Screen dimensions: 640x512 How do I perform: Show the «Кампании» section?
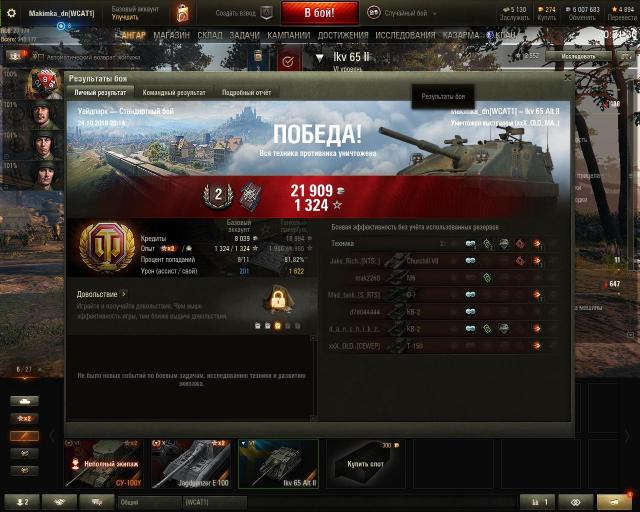[x=289, y=34]
